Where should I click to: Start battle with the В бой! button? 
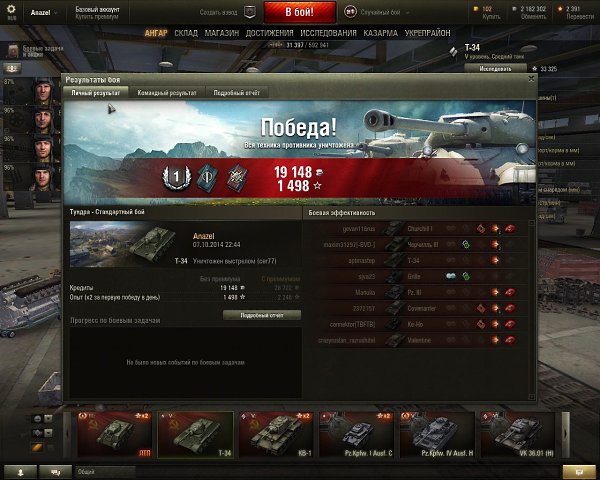tap(300, 12)
